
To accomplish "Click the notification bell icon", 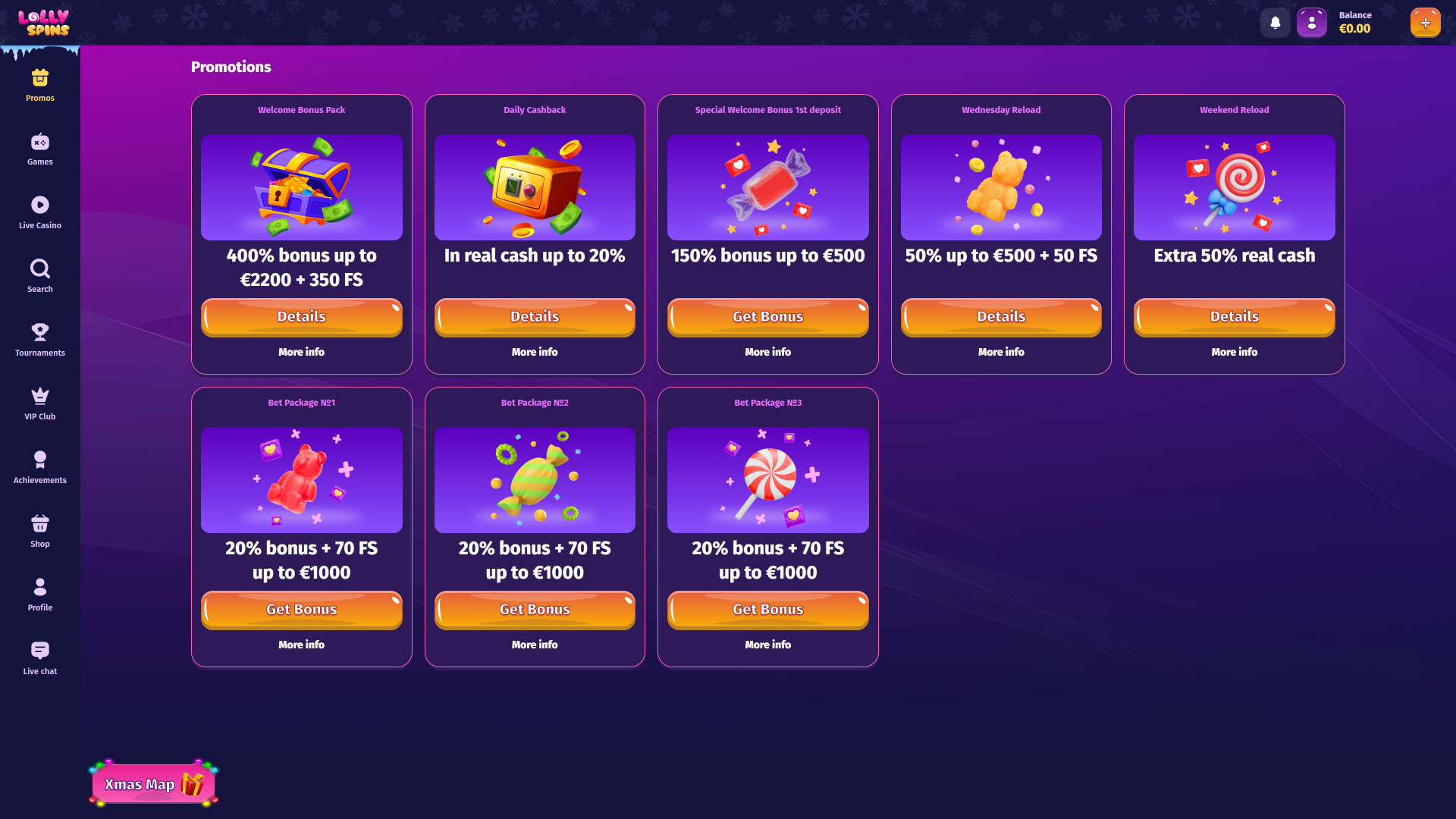I will (x=1275, y=22).
